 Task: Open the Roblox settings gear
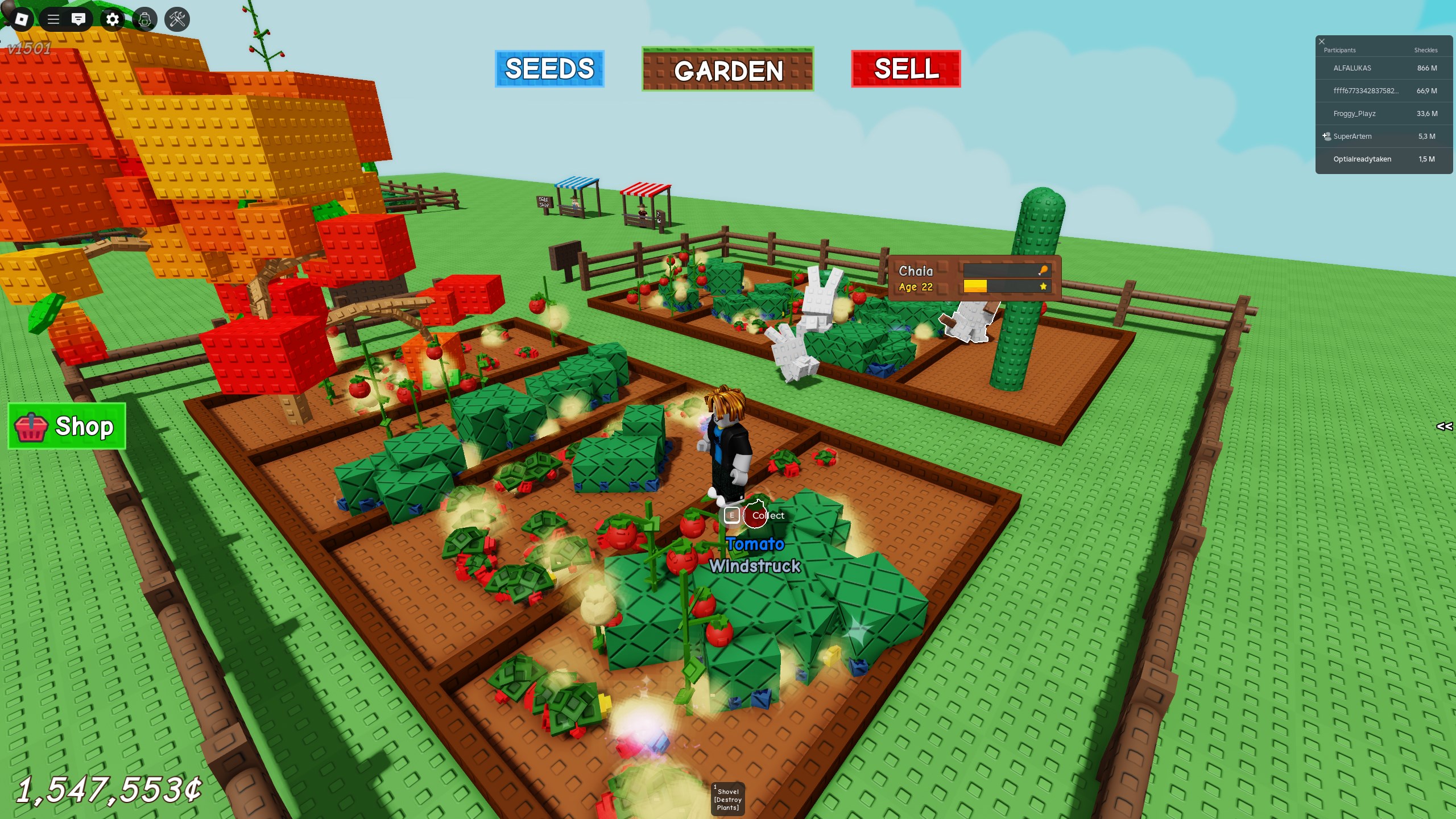[x=113, y=20]
